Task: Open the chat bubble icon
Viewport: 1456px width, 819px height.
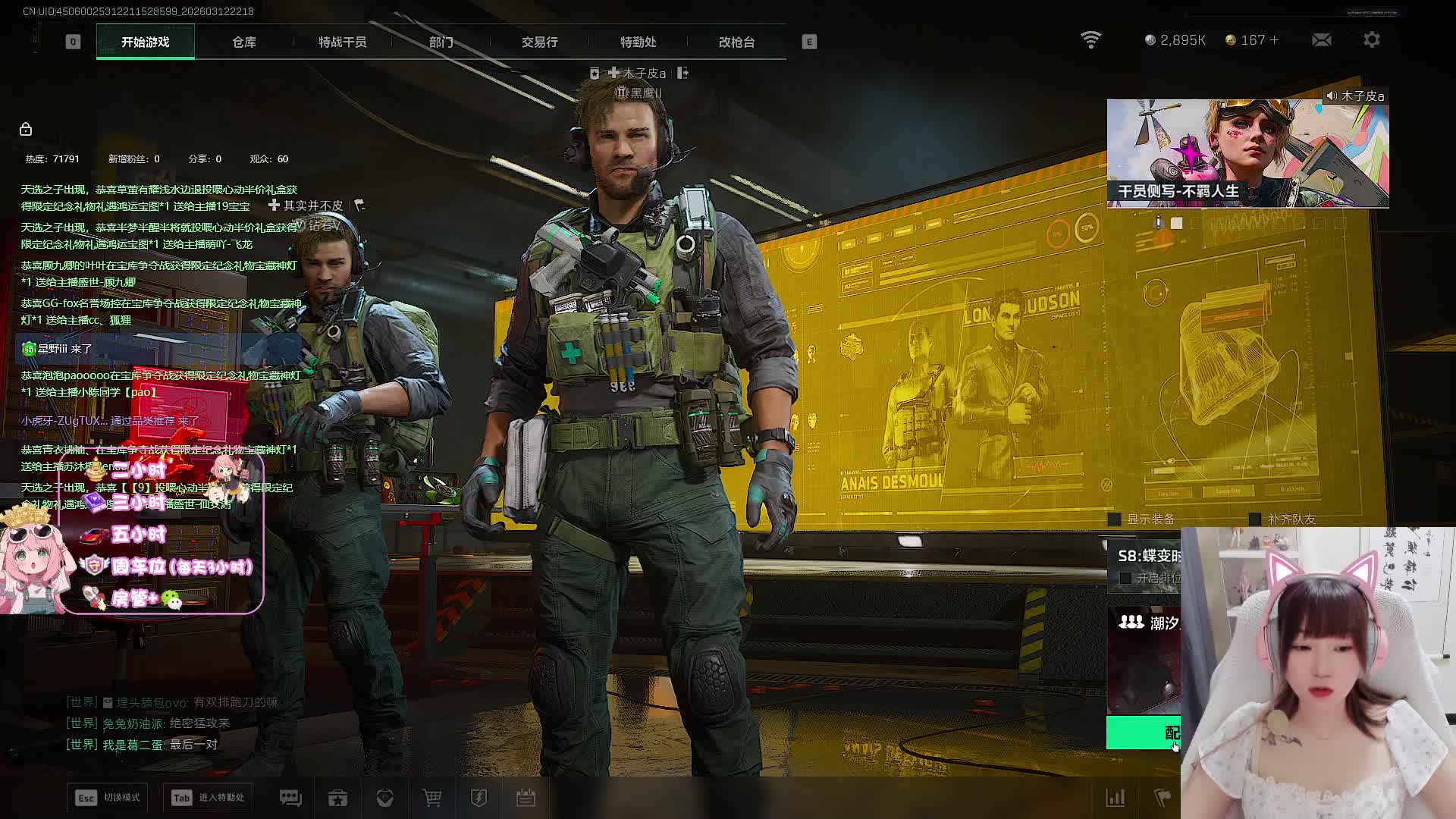Action: (290, 798)
